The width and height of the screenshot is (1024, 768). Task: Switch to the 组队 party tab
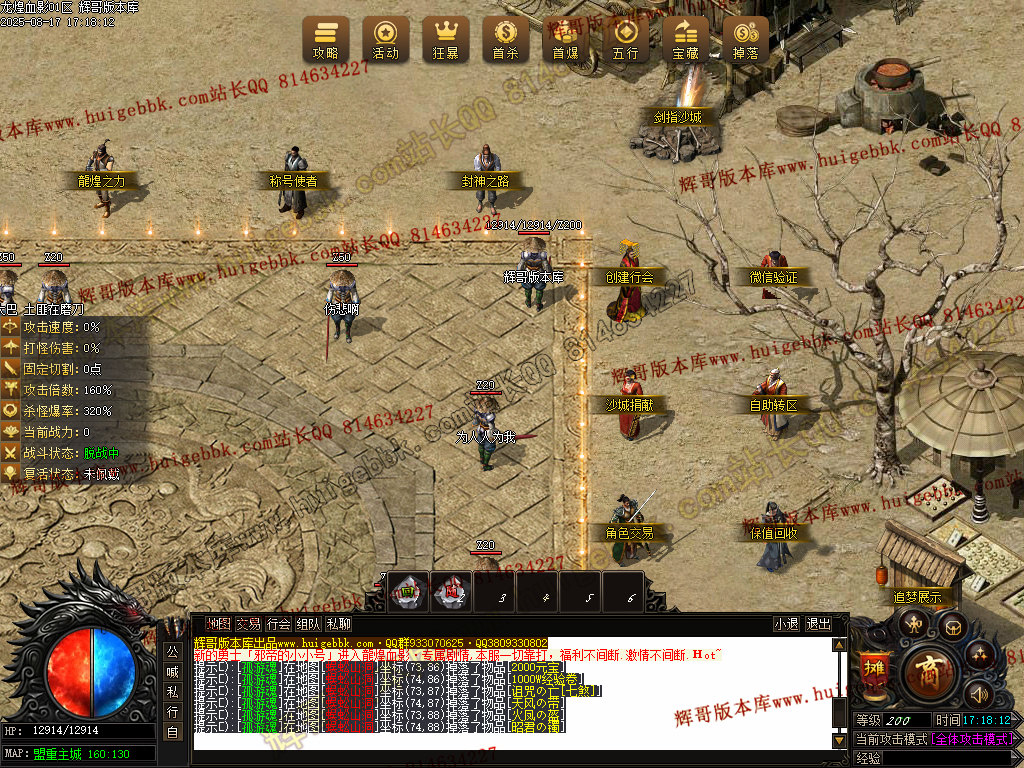point(308,624)
